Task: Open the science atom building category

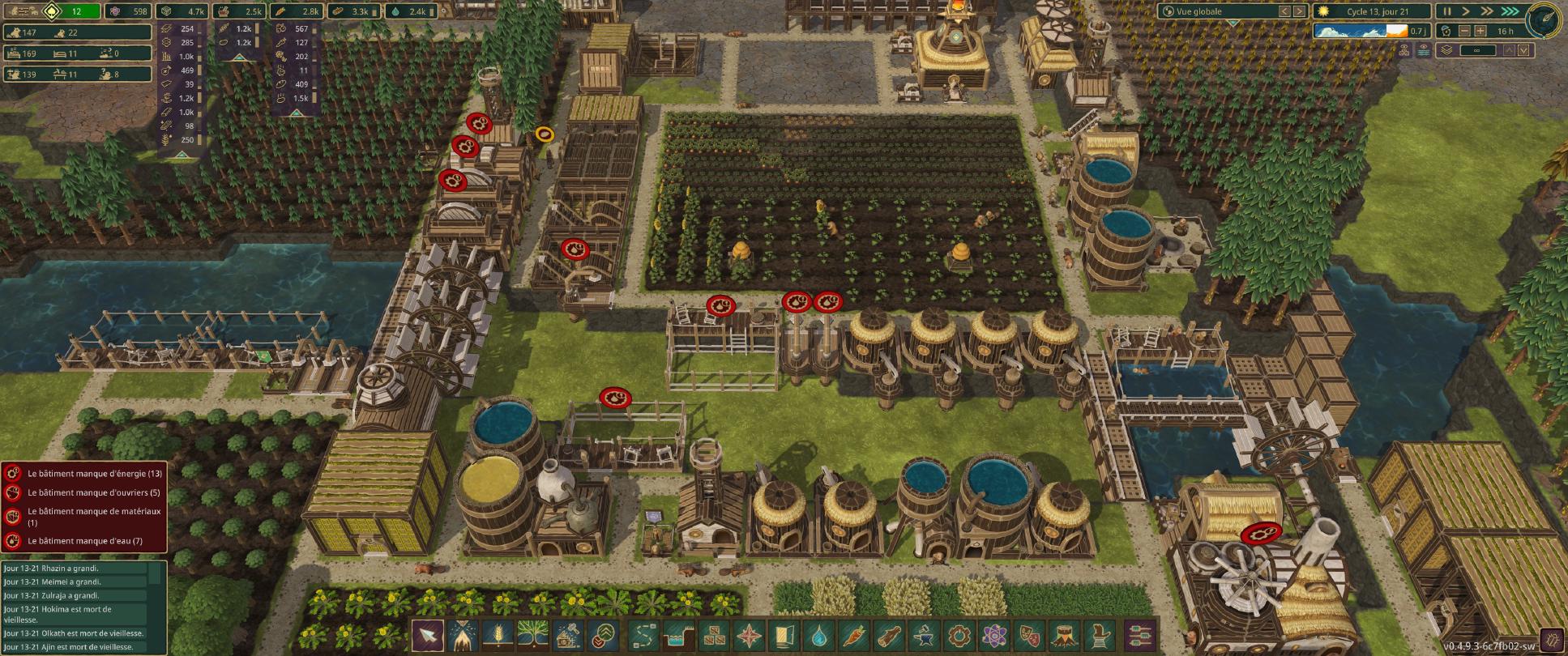Action: click(994, 635)
